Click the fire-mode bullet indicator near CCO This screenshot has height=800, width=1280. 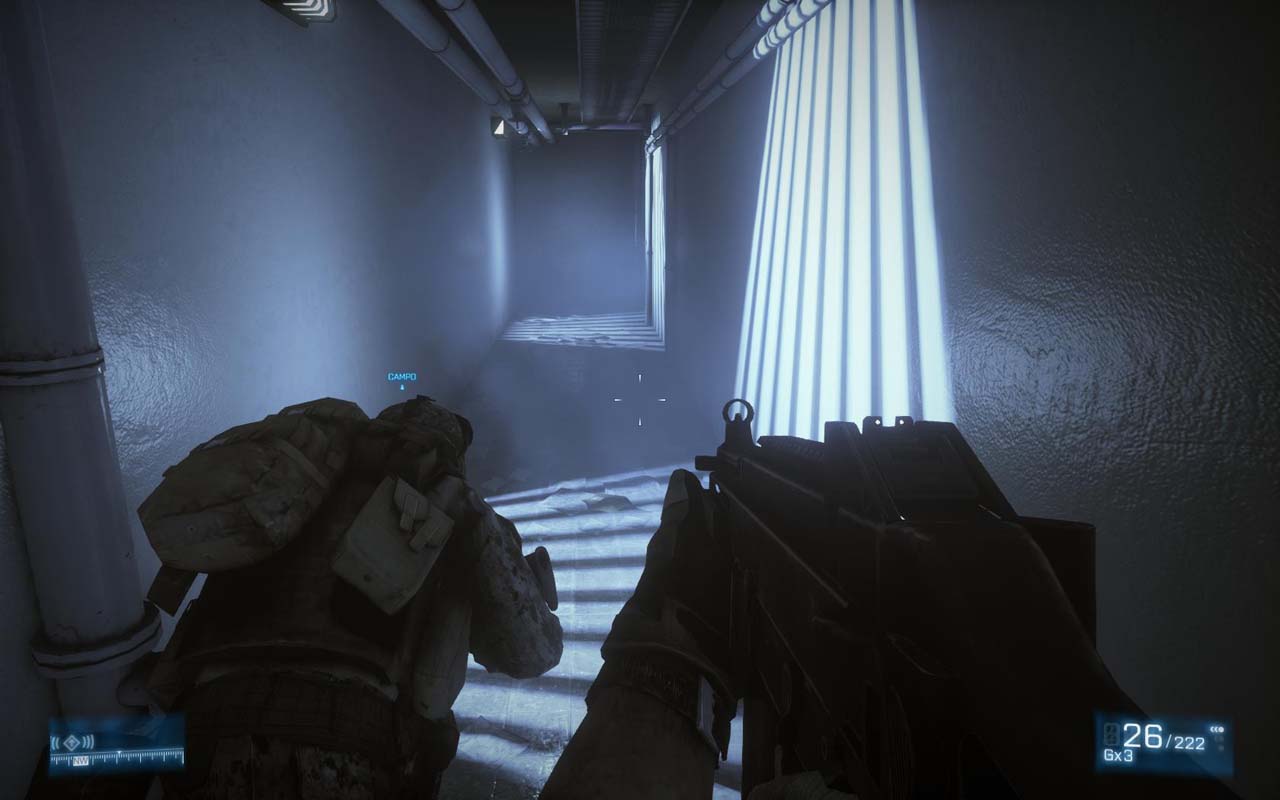tap(1219, 742)
